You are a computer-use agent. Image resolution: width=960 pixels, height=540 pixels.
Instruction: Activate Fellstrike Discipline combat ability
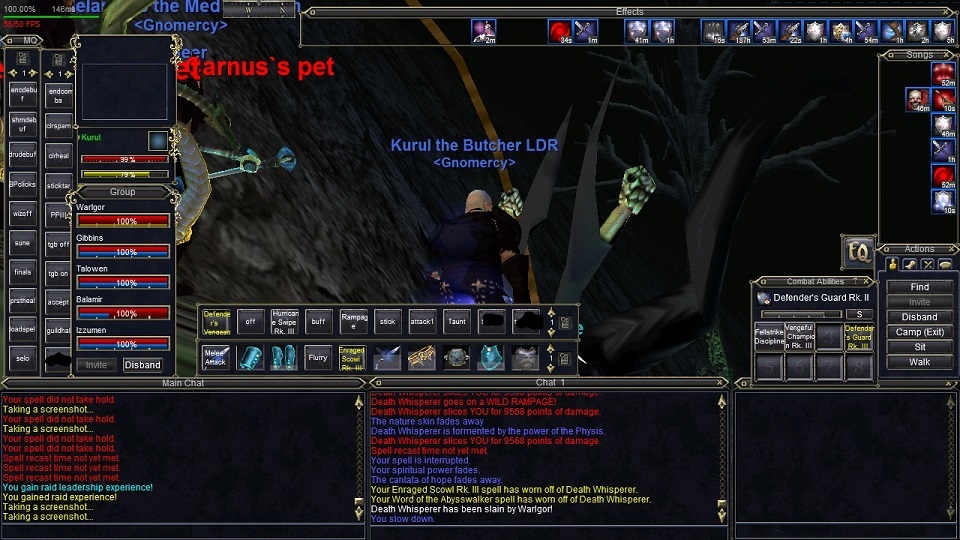768,336
